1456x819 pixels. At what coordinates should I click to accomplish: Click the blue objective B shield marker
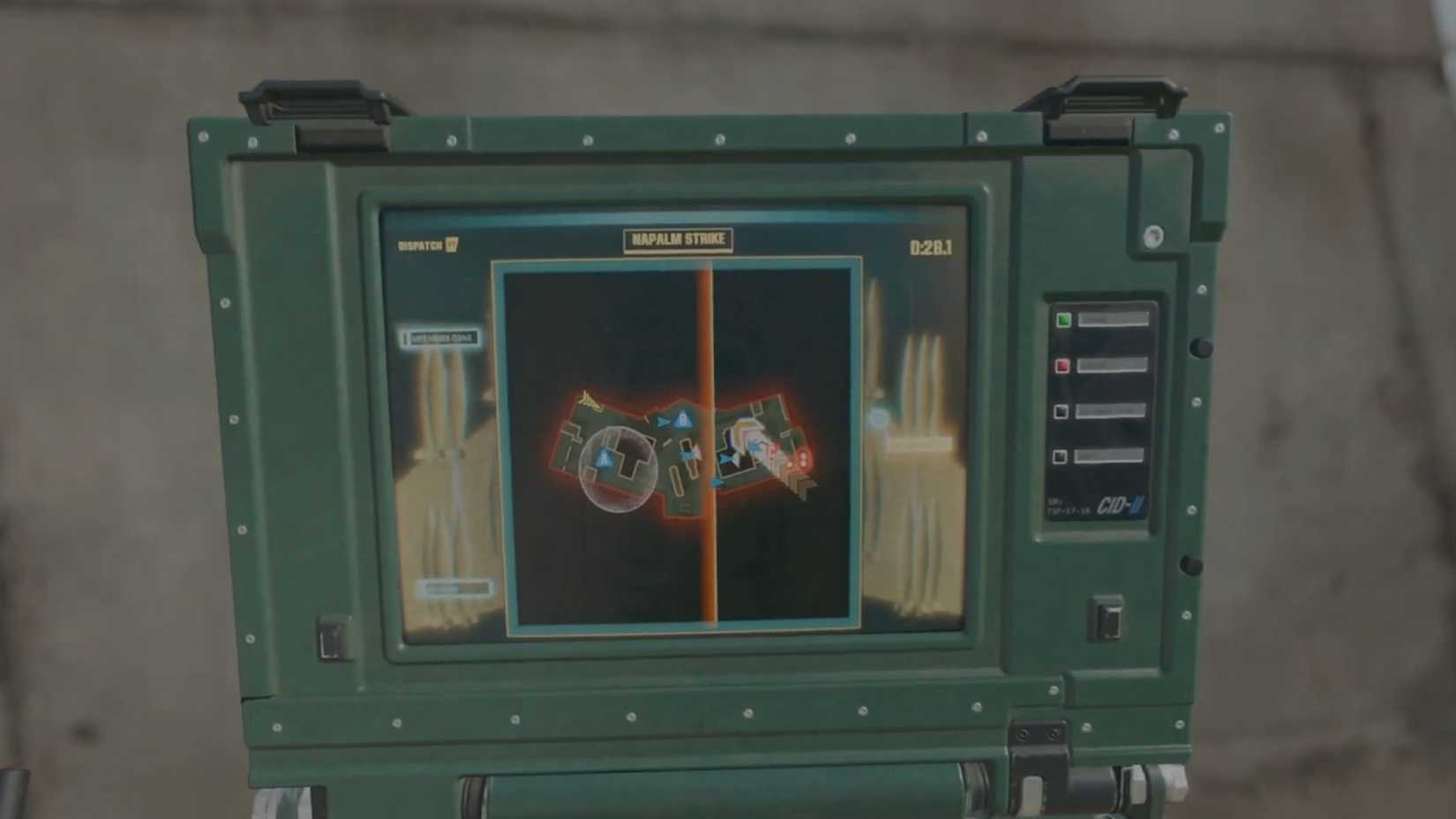(682, 418)
